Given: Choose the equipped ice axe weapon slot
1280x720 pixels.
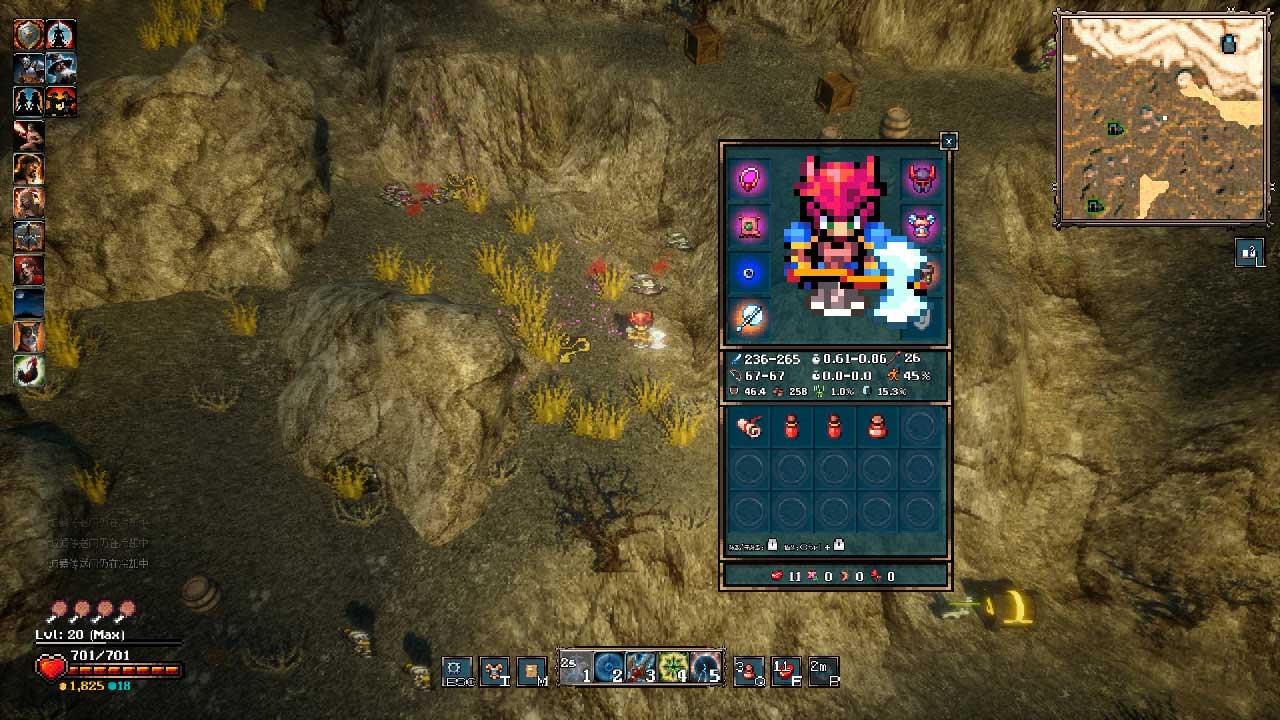Looking at the screenshot, I should tap(750, 319).
